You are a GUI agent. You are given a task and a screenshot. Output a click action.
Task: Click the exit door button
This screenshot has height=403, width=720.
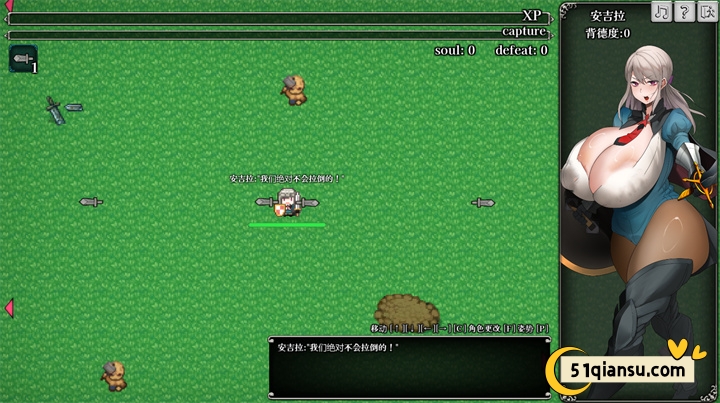click(x=707, y=11)
